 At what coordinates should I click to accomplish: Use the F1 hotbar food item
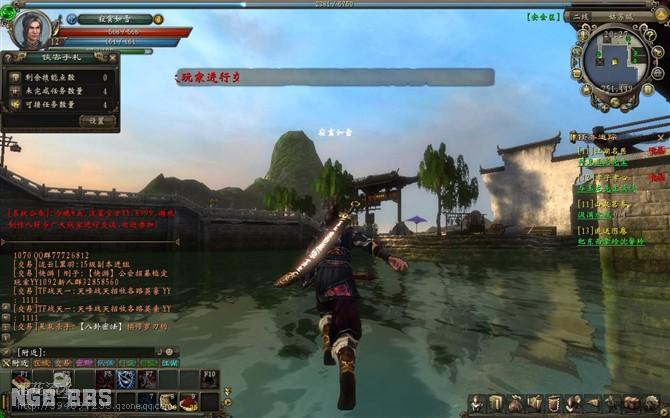[x=20, y=380]
